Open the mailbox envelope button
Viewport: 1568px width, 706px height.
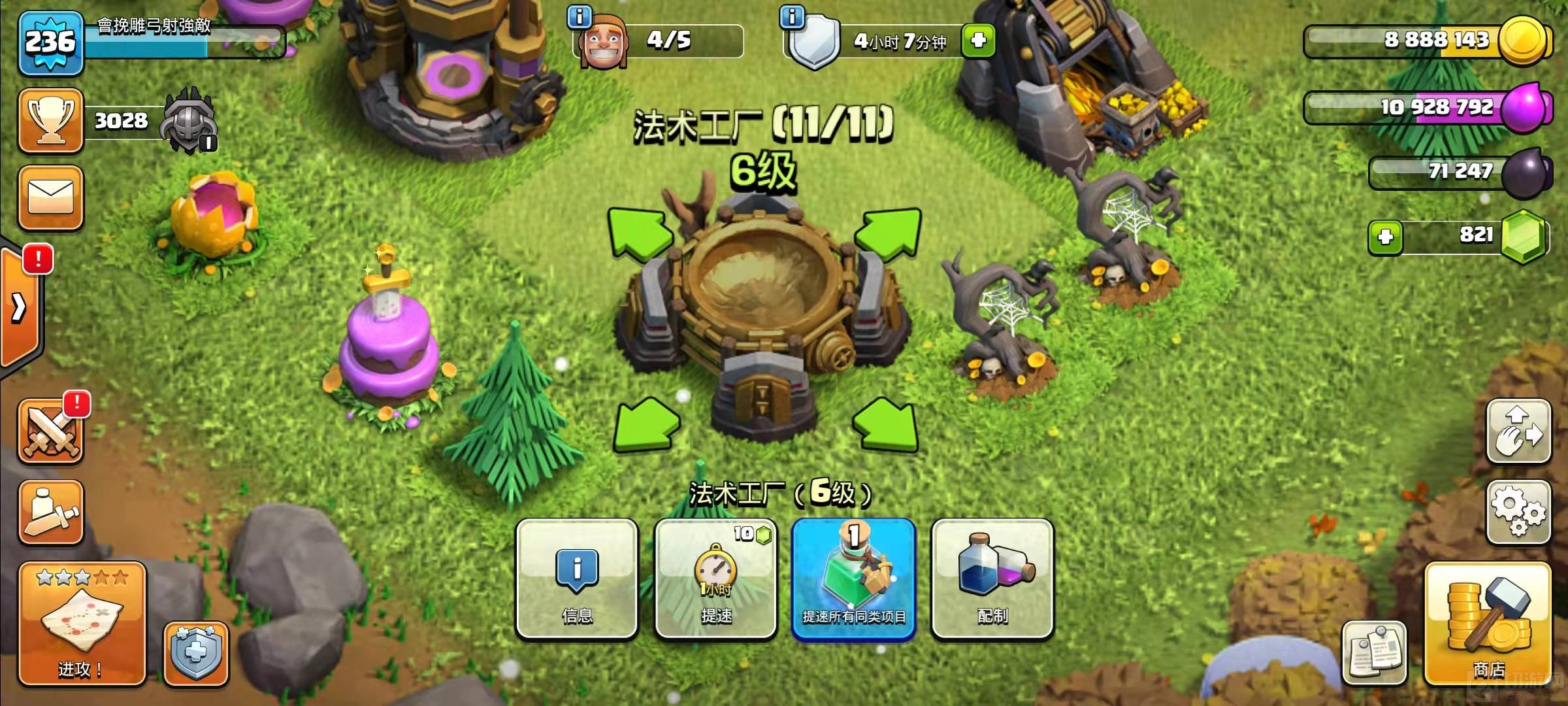[x=51, y=197]
